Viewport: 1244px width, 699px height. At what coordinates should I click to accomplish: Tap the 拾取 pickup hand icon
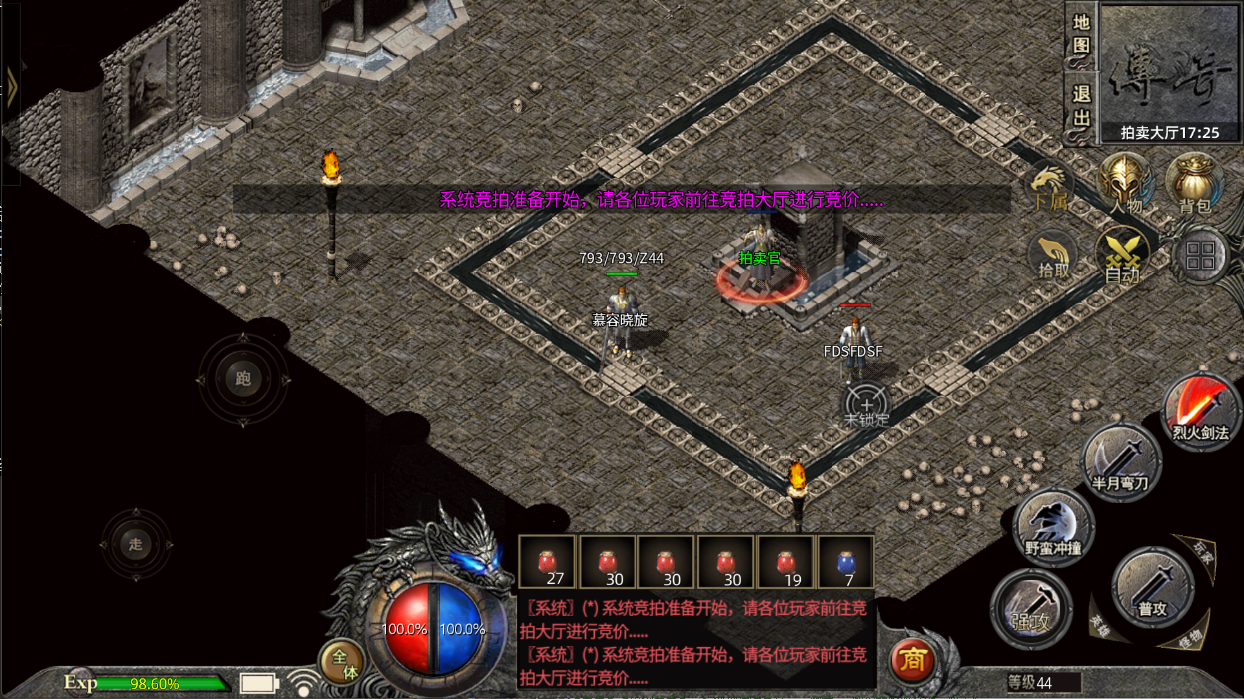(1053, 255)
